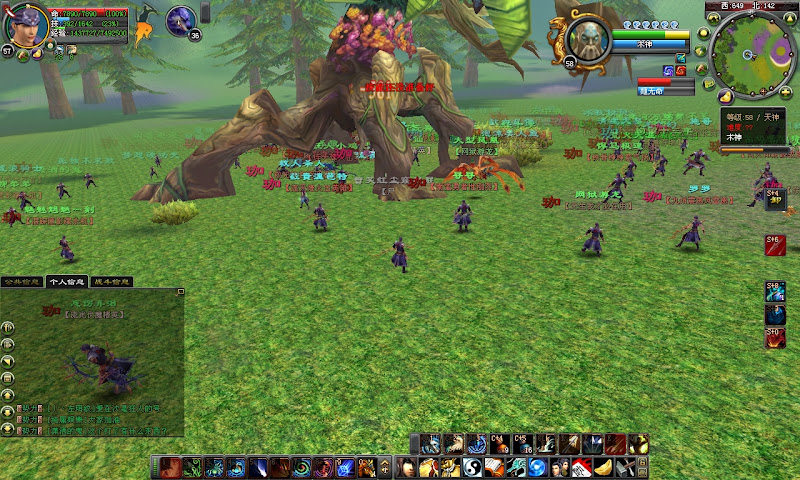Select the blue pet portrait
The width and height of the screenshot is (800, 480).
point(181,19)
